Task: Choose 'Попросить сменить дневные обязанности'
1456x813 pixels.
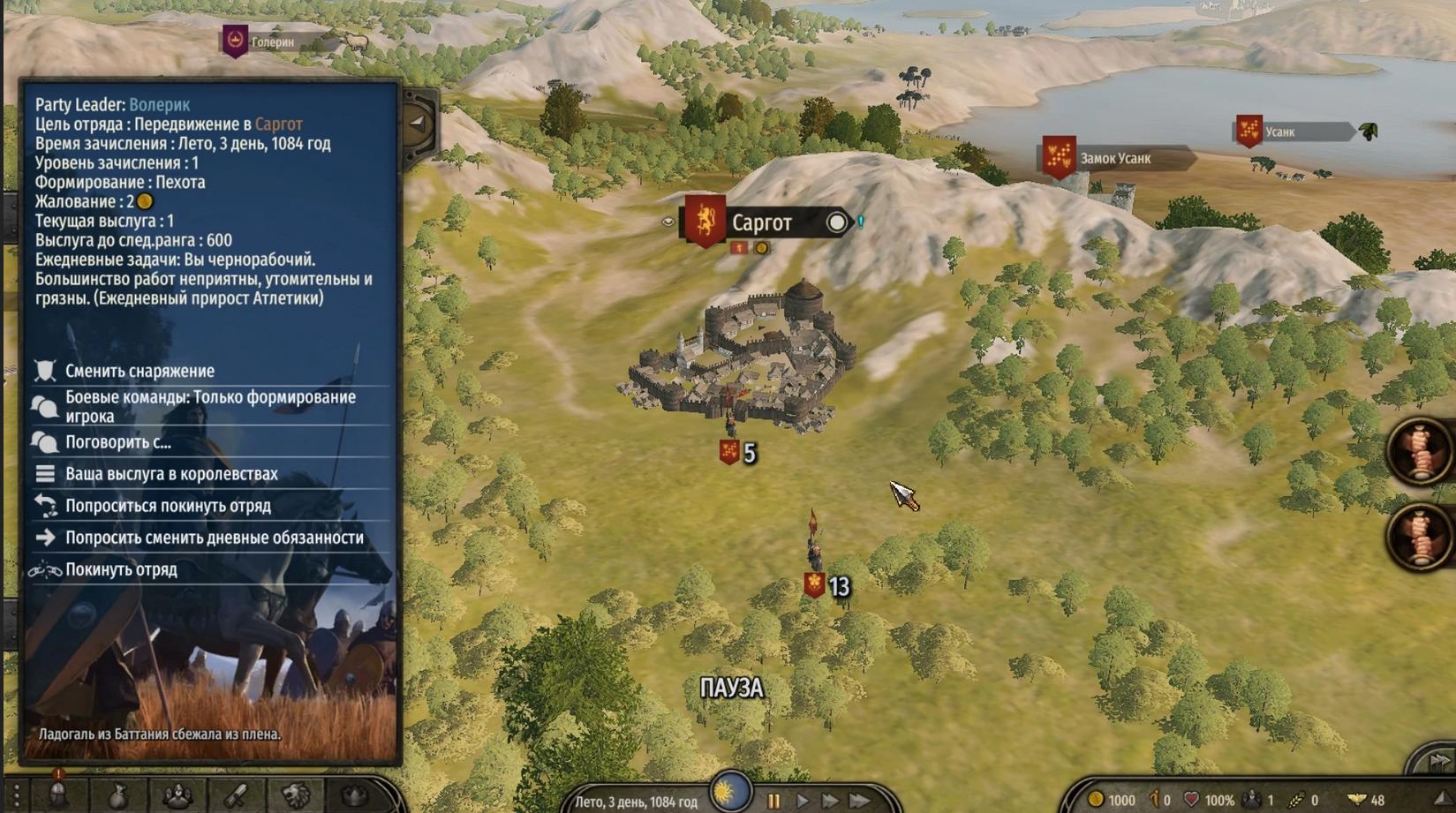Action: 214,538
